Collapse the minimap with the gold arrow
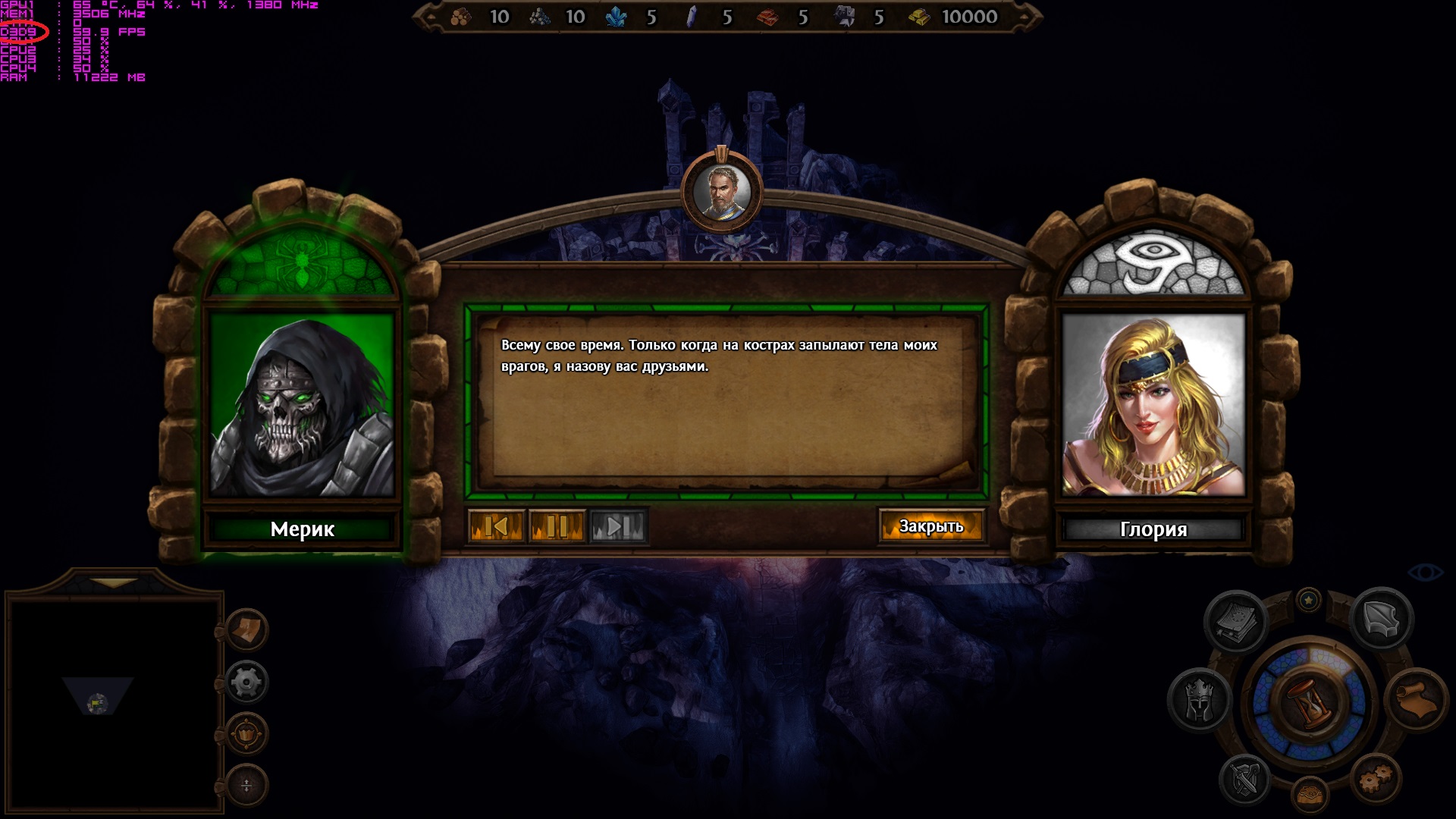 pyautogui.click(x=115, y=583)
